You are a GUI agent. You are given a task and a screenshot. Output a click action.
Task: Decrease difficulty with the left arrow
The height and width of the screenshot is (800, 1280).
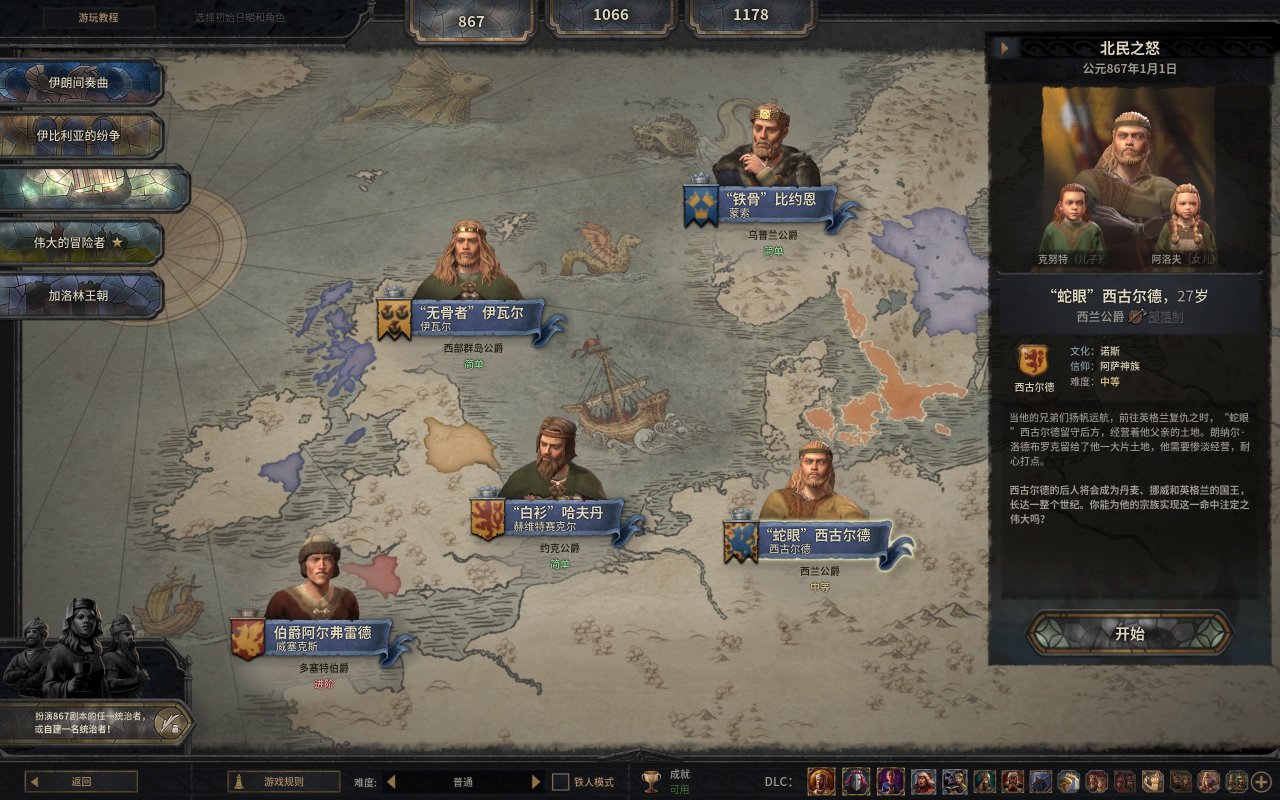point(391,782)
